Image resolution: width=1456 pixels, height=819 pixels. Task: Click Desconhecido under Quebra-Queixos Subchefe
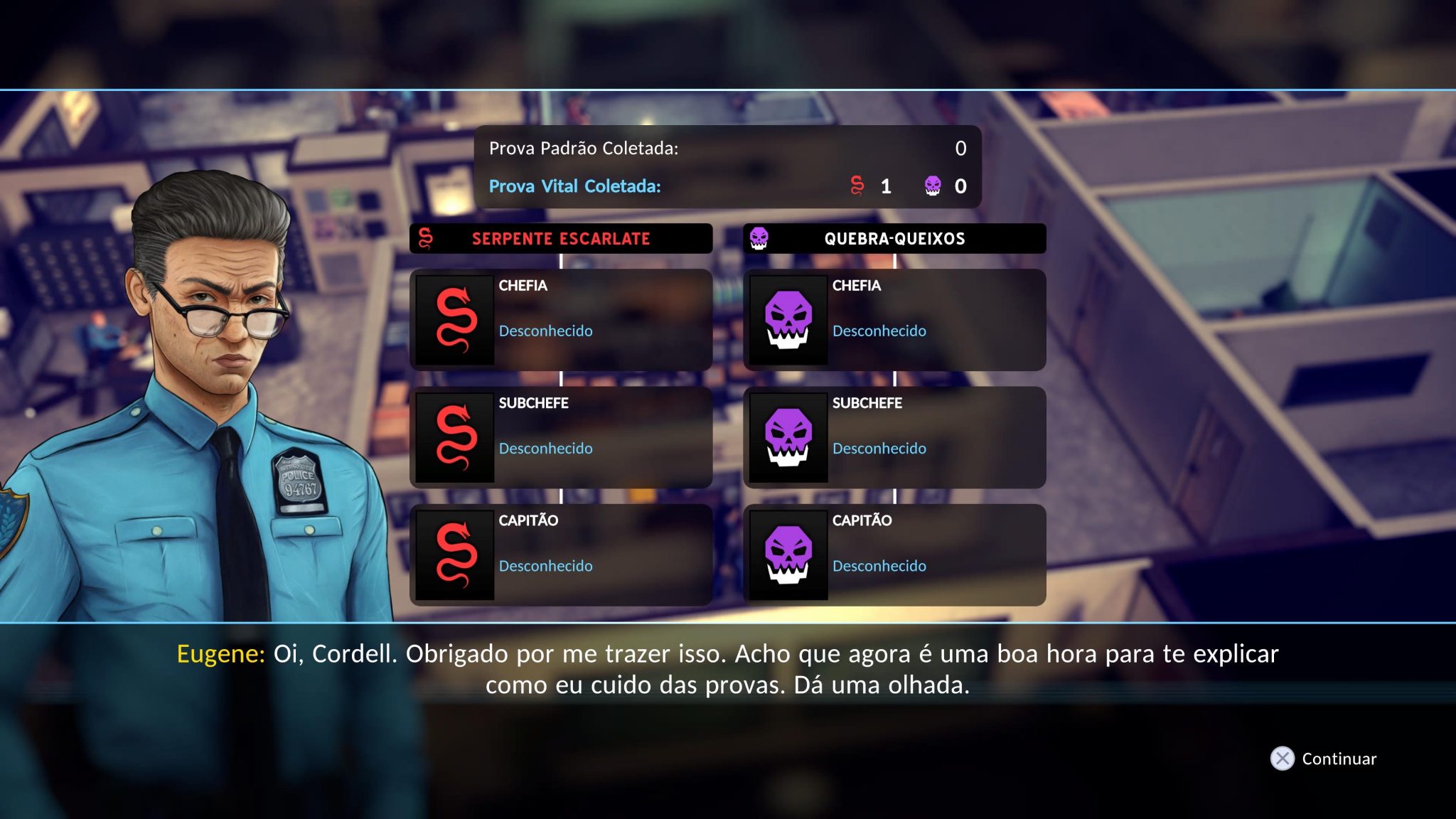(x=879, y=449)
